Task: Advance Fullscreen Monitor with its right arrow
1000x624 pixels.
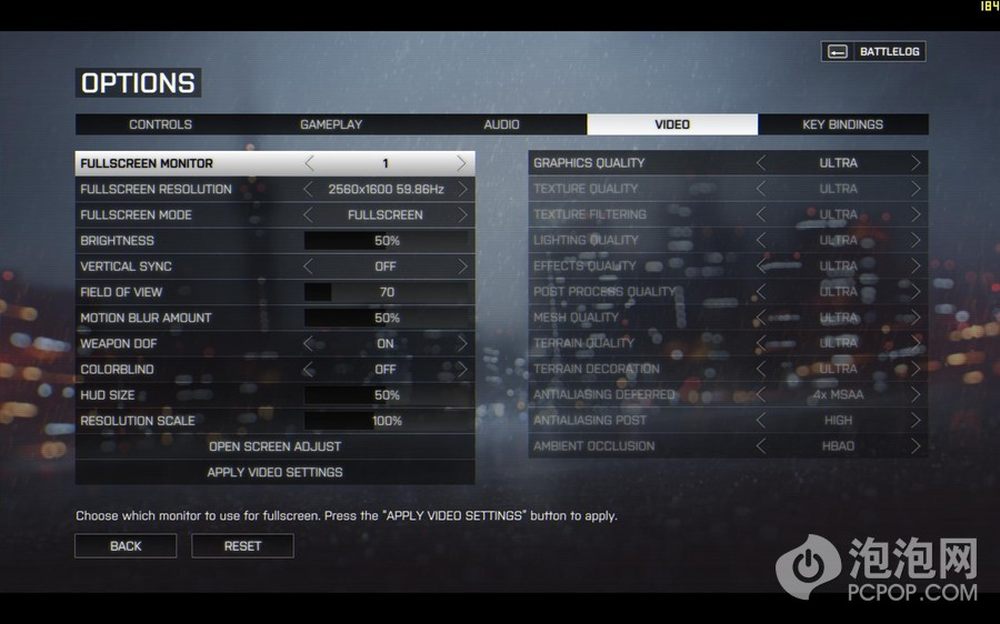Action: (x=462, y=163)
